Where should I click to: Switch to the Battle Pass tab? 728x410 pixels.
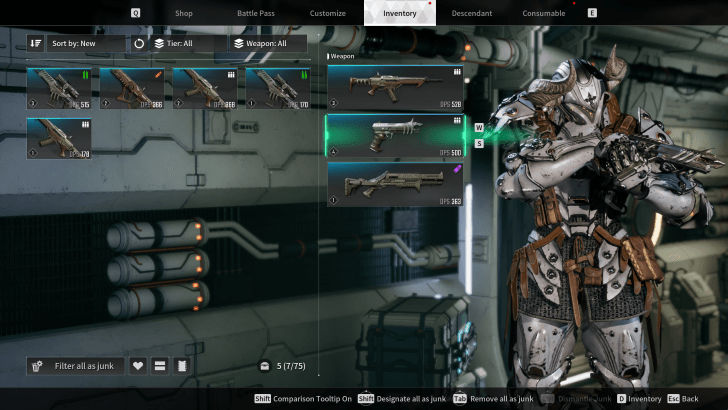(255, 13)
